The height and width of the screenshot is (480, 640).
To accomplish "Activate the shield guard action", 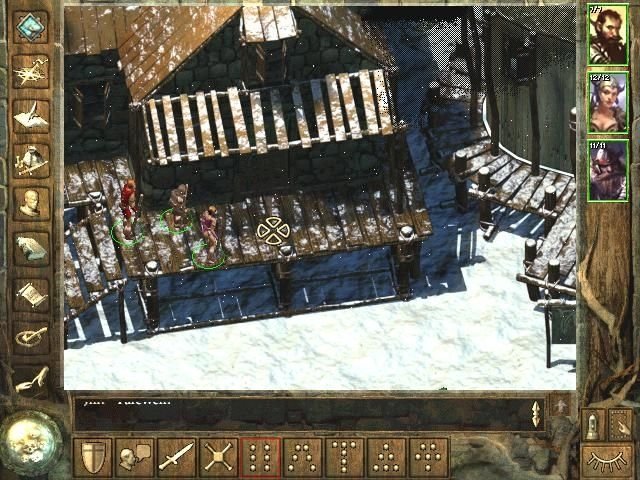I will coord(91,458).
